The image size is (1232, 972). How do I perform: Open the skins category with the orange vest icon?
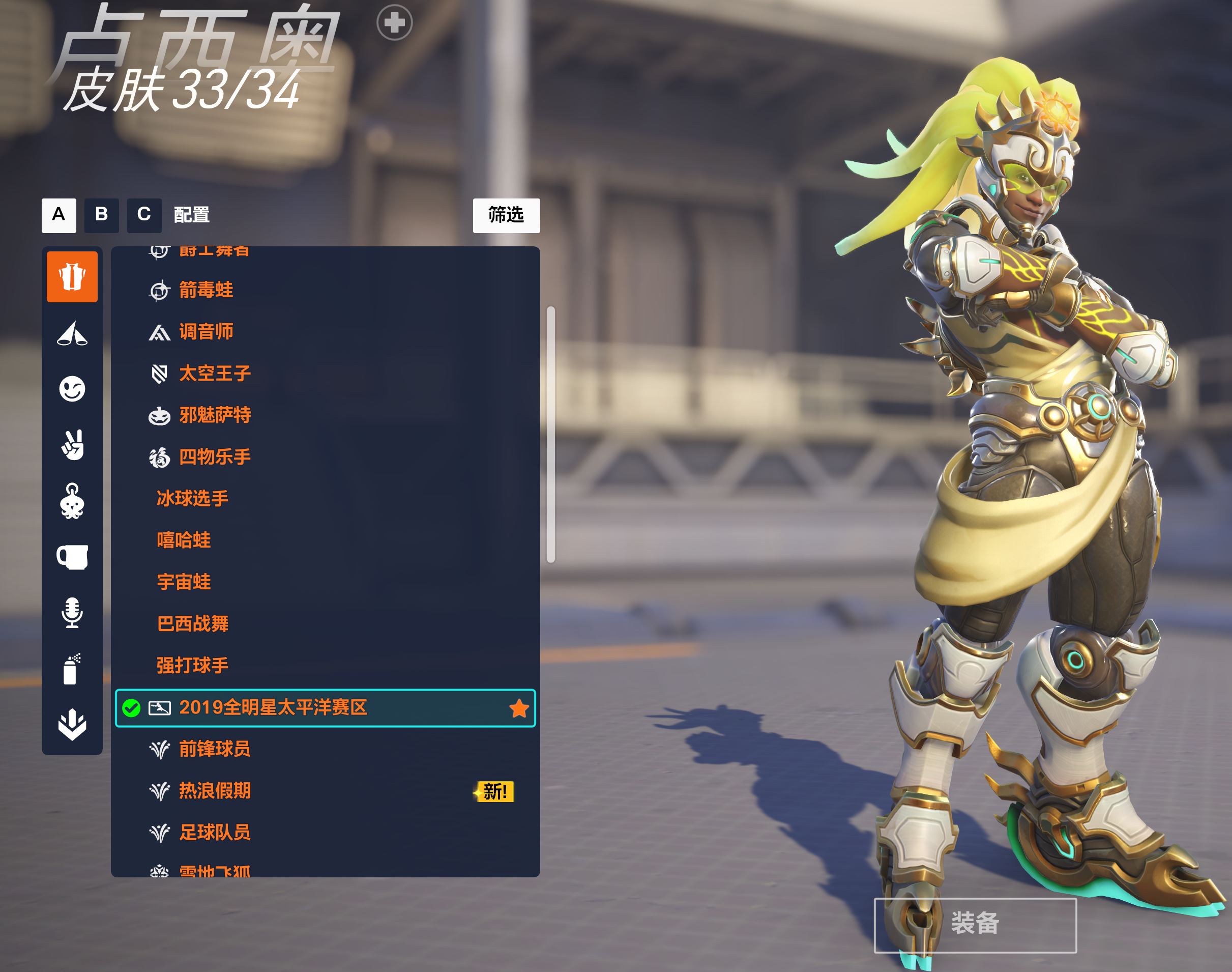pyautogui.click(x=72, y=276)
